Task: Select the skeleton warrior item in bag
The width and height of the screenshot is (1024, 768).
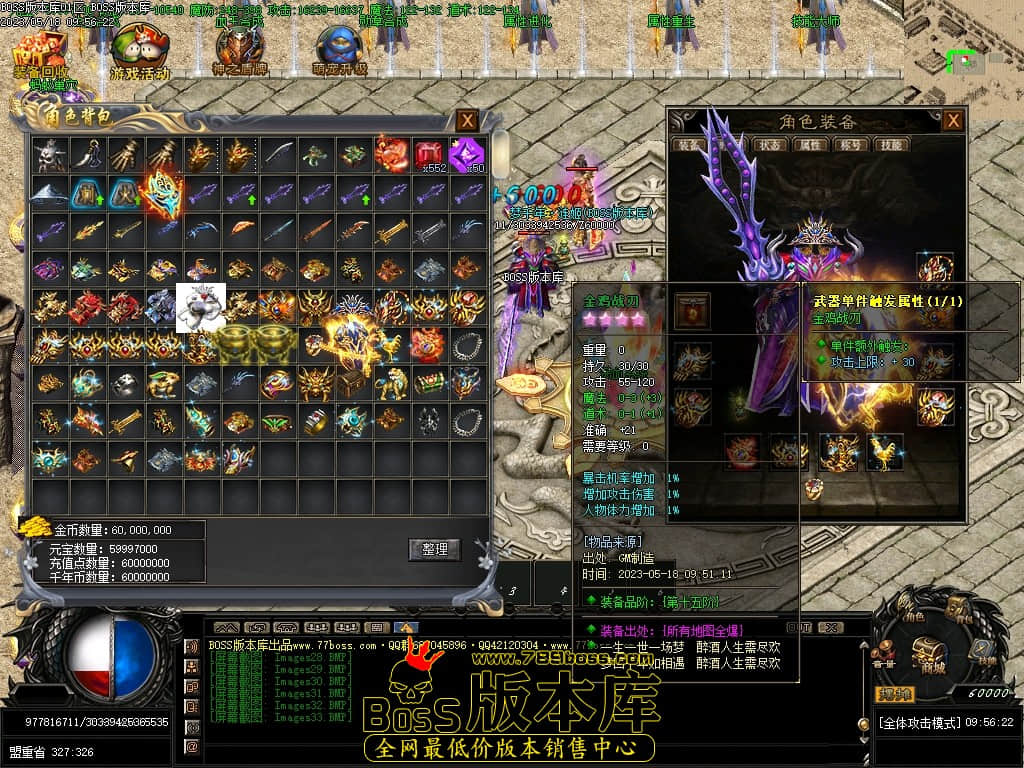Action: coord(49,155)
